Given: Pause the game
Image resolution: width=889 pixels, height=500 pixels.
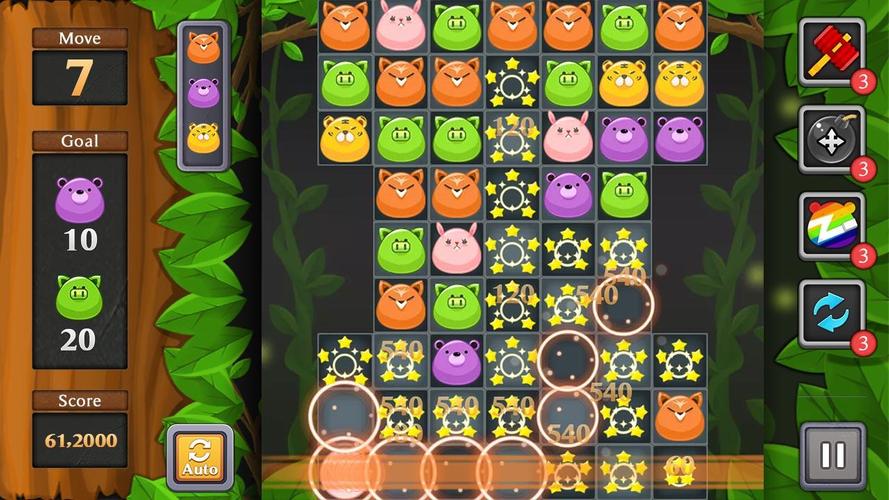Looking at the screenshot, I should (832, 456).
